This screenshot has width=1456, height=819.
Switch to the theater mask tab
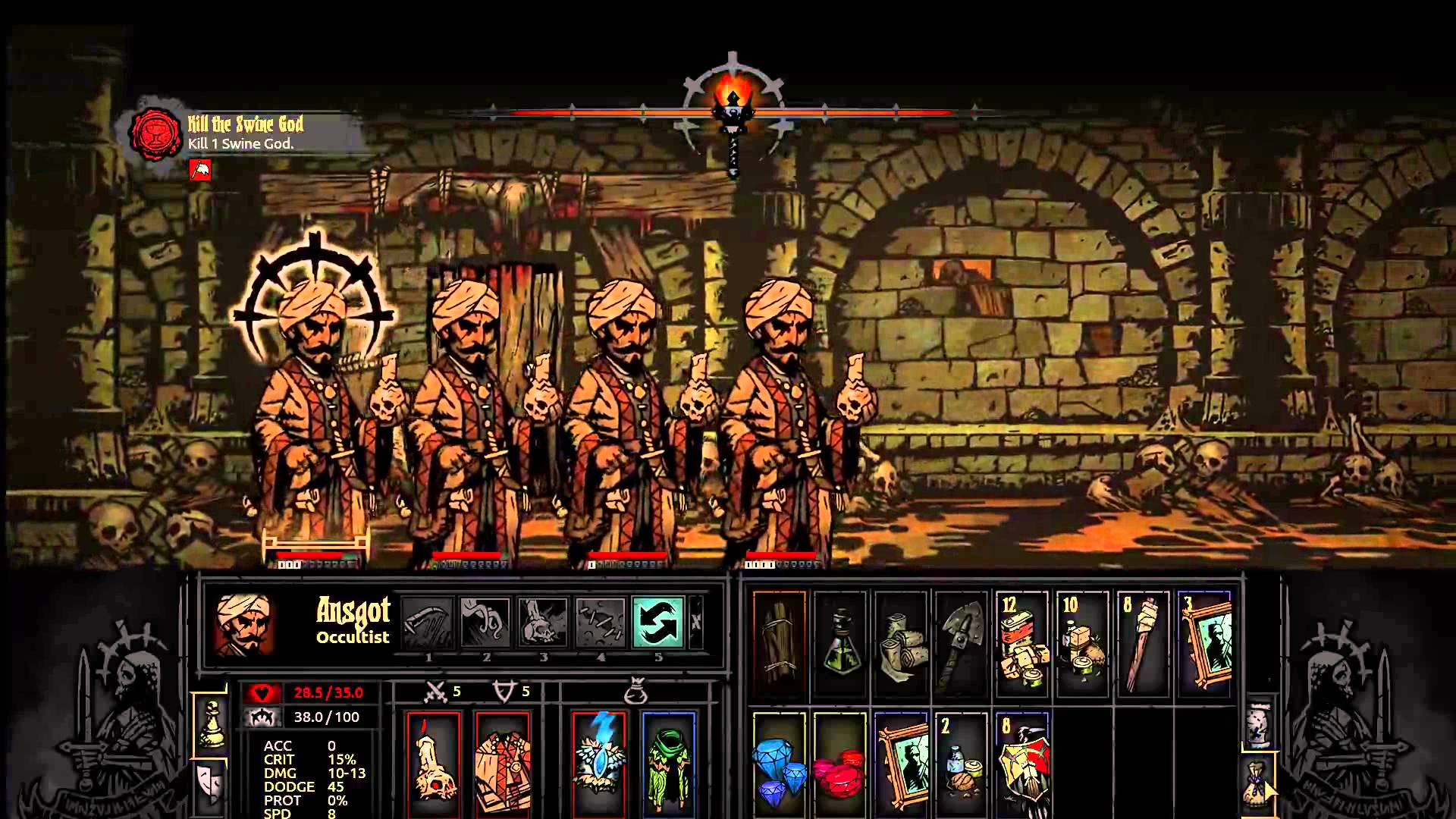click(x=209, y=783)
